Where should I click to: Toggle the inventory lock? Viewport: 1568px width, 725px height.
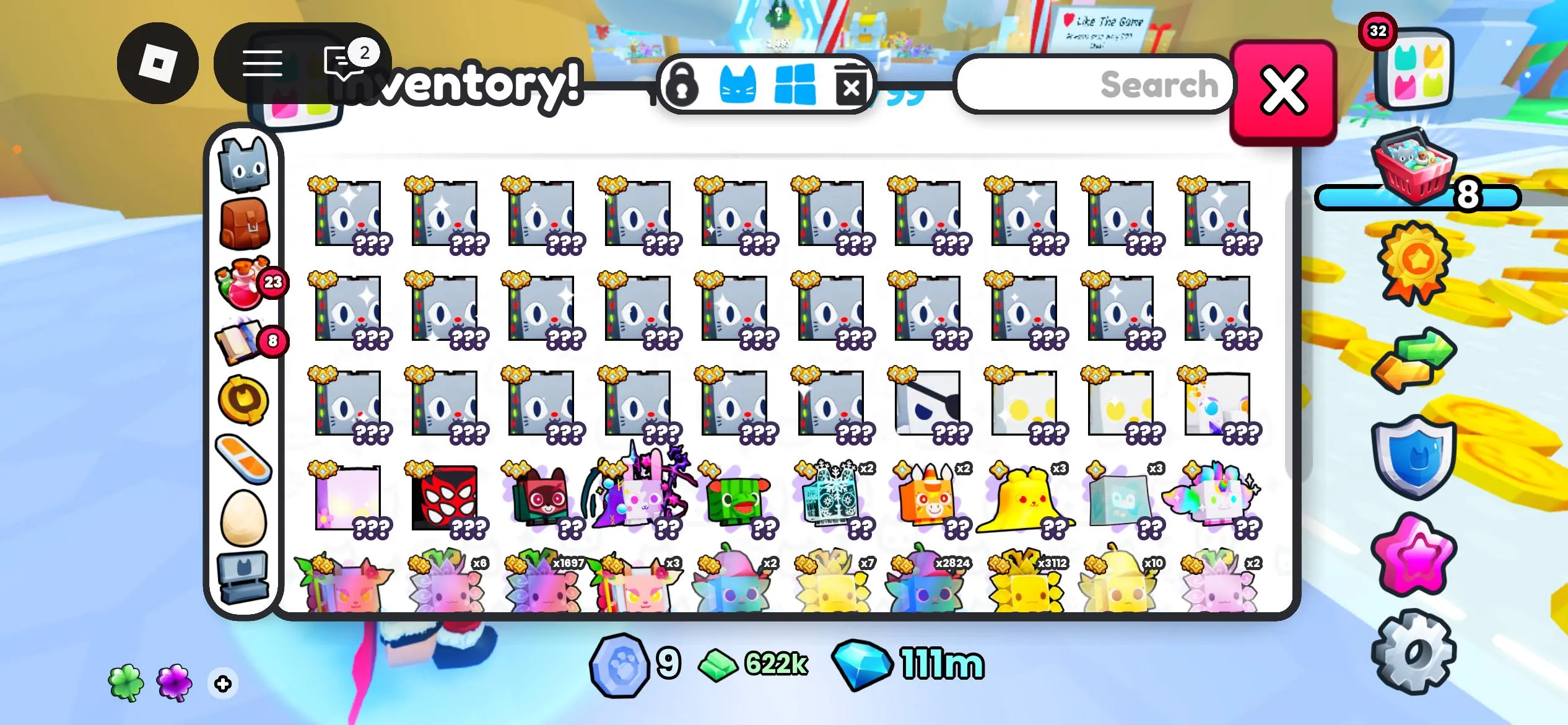click(684, 86)
